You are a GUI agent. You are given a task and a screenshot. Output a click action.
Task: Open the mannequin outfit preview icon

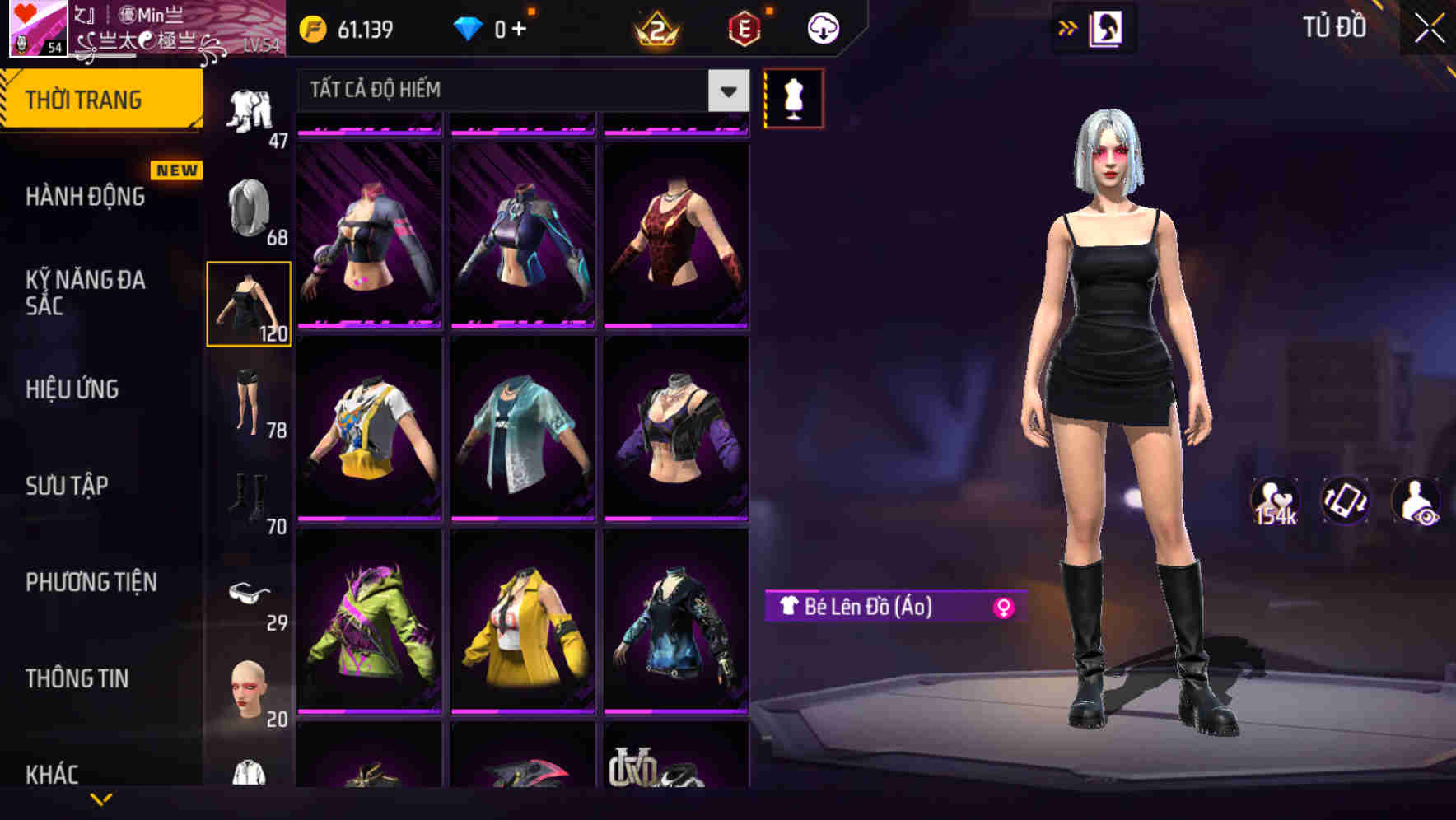click(x=793, y=97)
